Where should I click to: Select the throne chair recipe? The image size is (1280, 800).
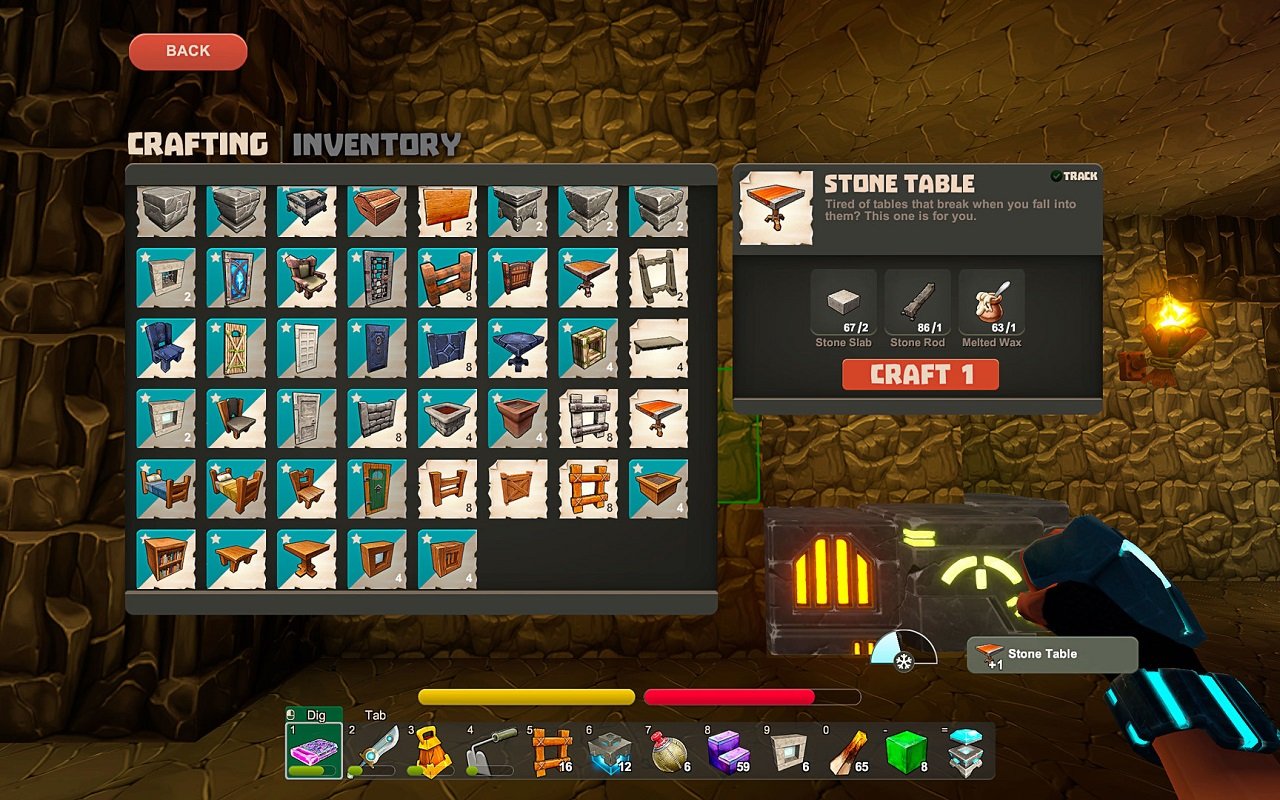(x=306, y=280)
